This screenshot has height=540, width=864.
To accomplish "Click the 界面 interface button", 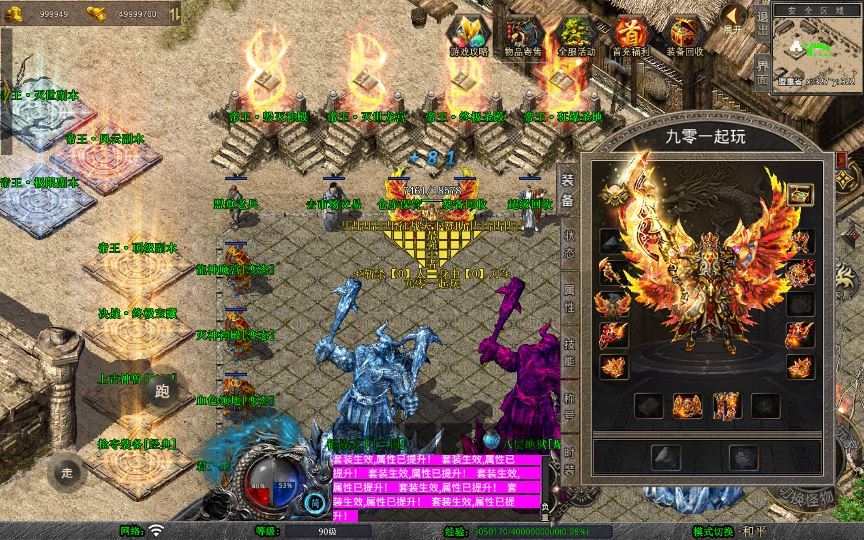I will 762,71.
